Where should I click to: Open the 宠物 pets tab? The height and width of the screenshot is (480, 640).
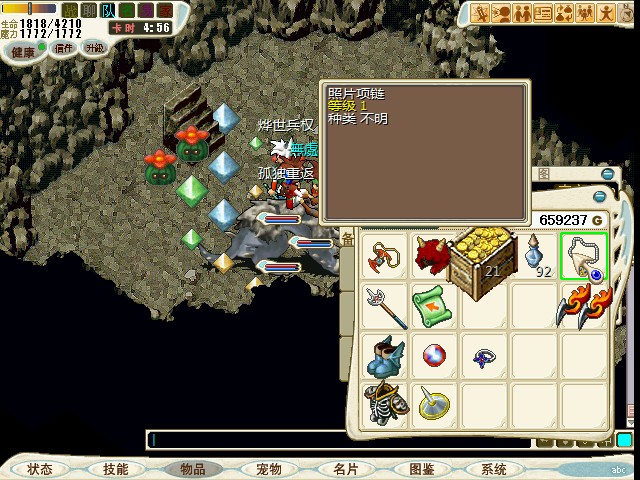(268, 469)
